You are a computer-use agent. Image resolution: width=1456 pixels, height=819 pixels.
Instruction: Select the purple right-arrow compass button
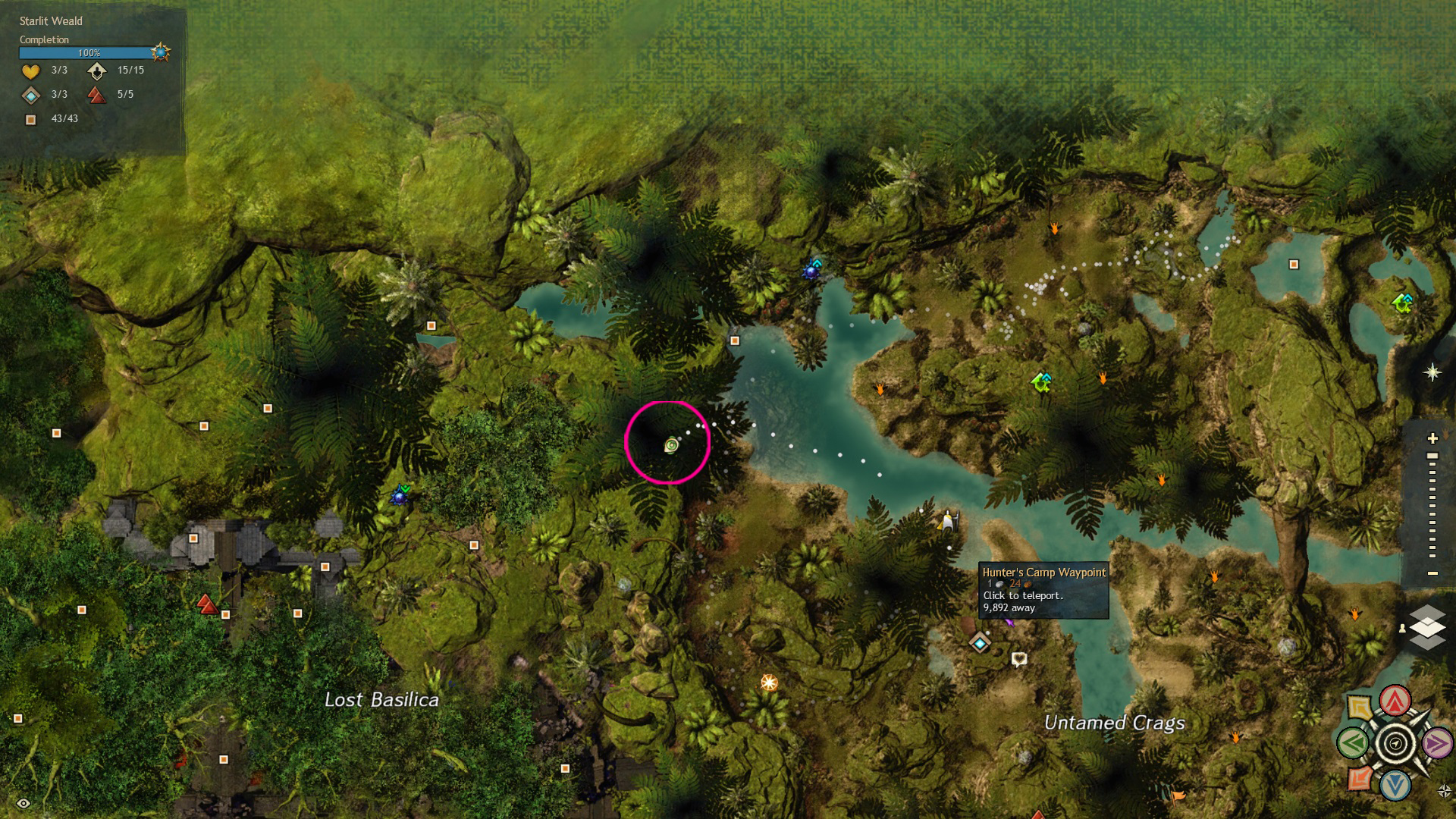[1436, 744]
